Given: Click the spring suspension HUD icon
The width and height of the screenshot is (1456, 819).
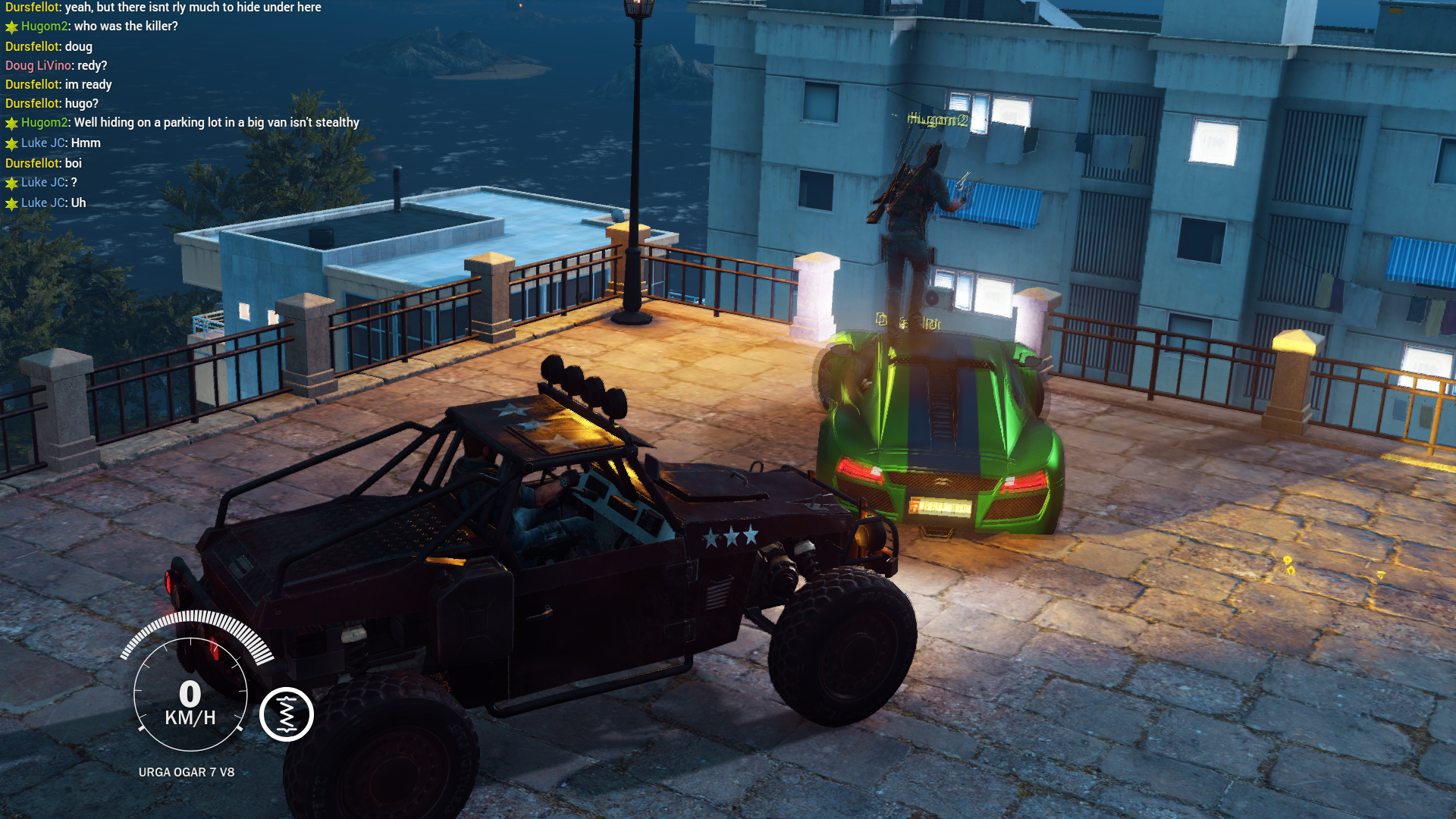Looking at the screenshot, I should pos(287,714).
